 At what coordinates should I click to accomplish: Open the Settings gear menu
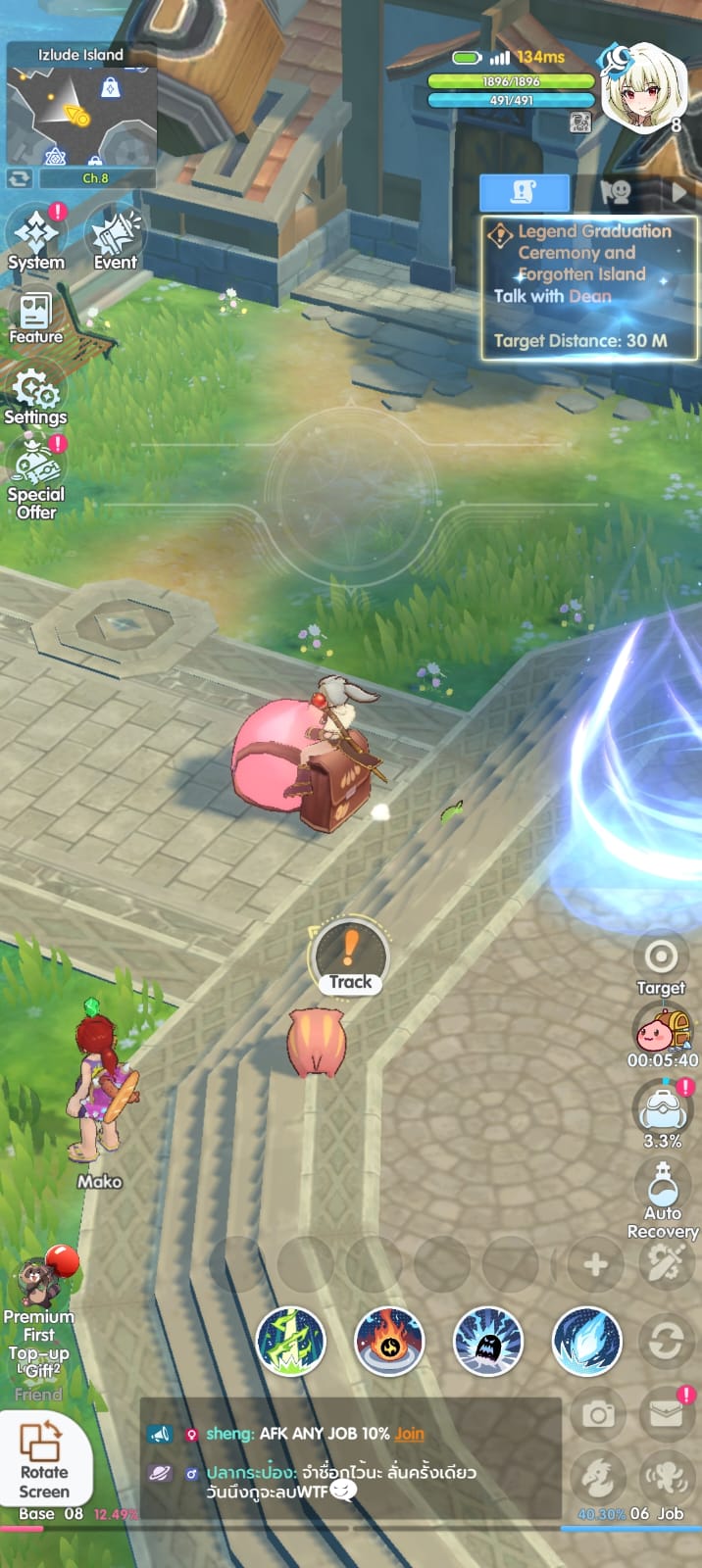pos(36,395)
